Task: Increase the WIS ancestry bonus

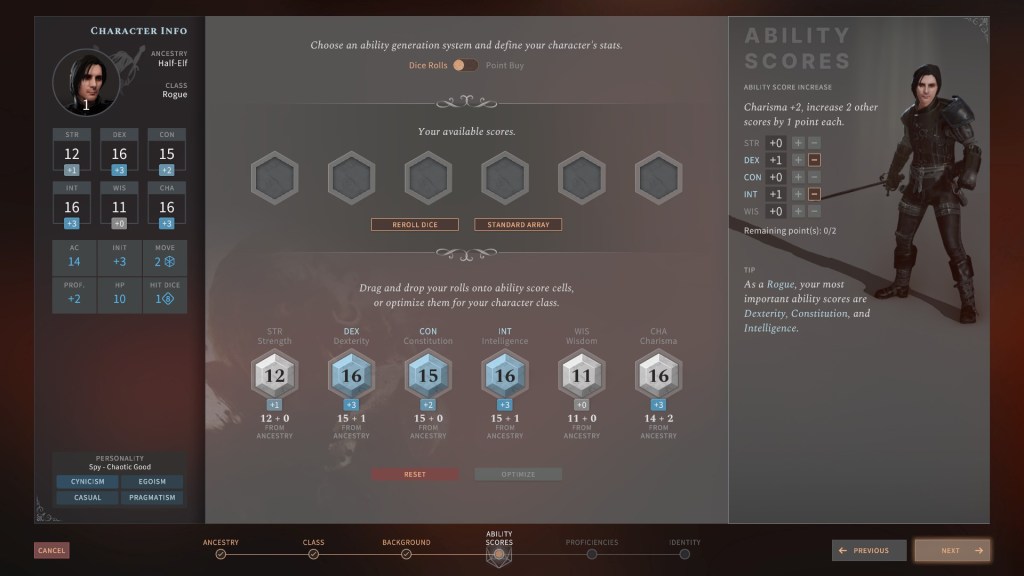Action: pos(798,211)
